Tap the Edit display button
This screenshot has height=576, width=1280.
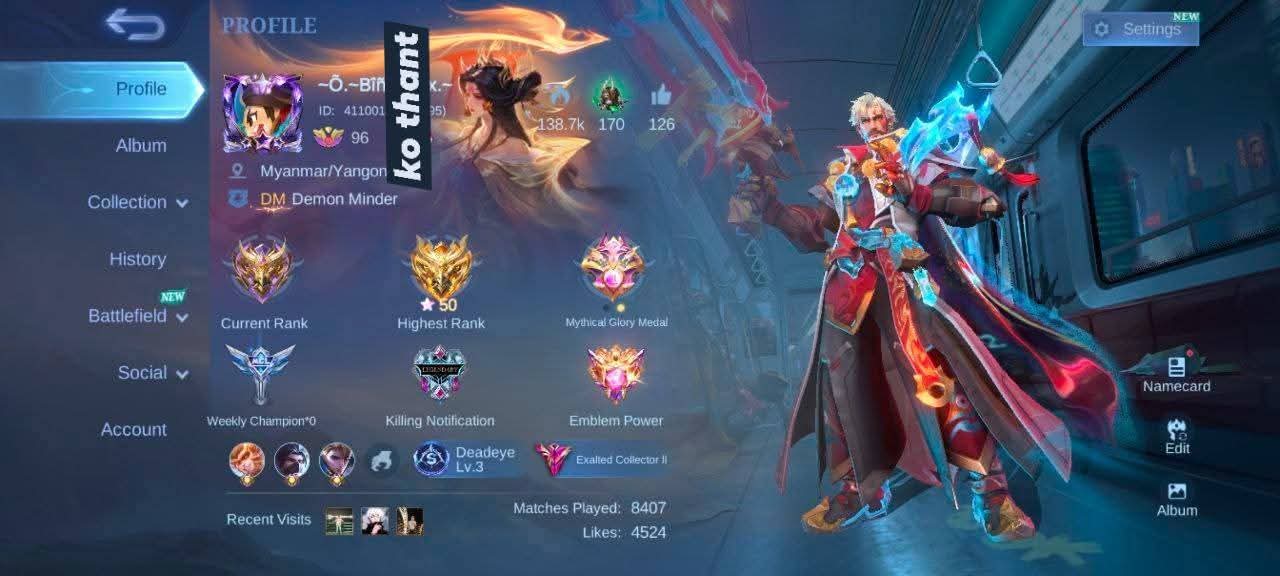click(x=1177, y=436)
